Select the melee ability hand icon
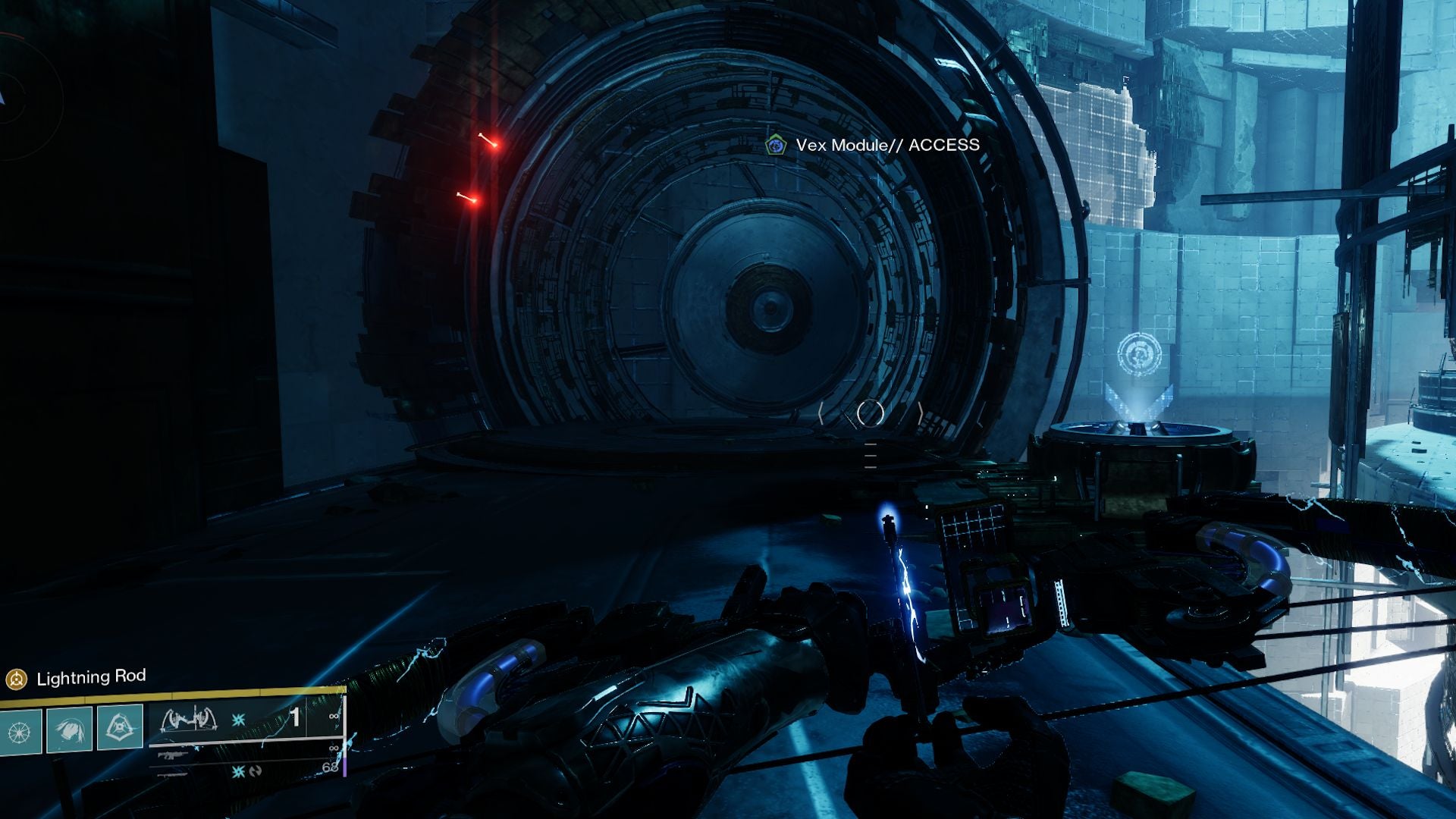The width and height of the screenshot is (1456, 819). tap(71, 730)
